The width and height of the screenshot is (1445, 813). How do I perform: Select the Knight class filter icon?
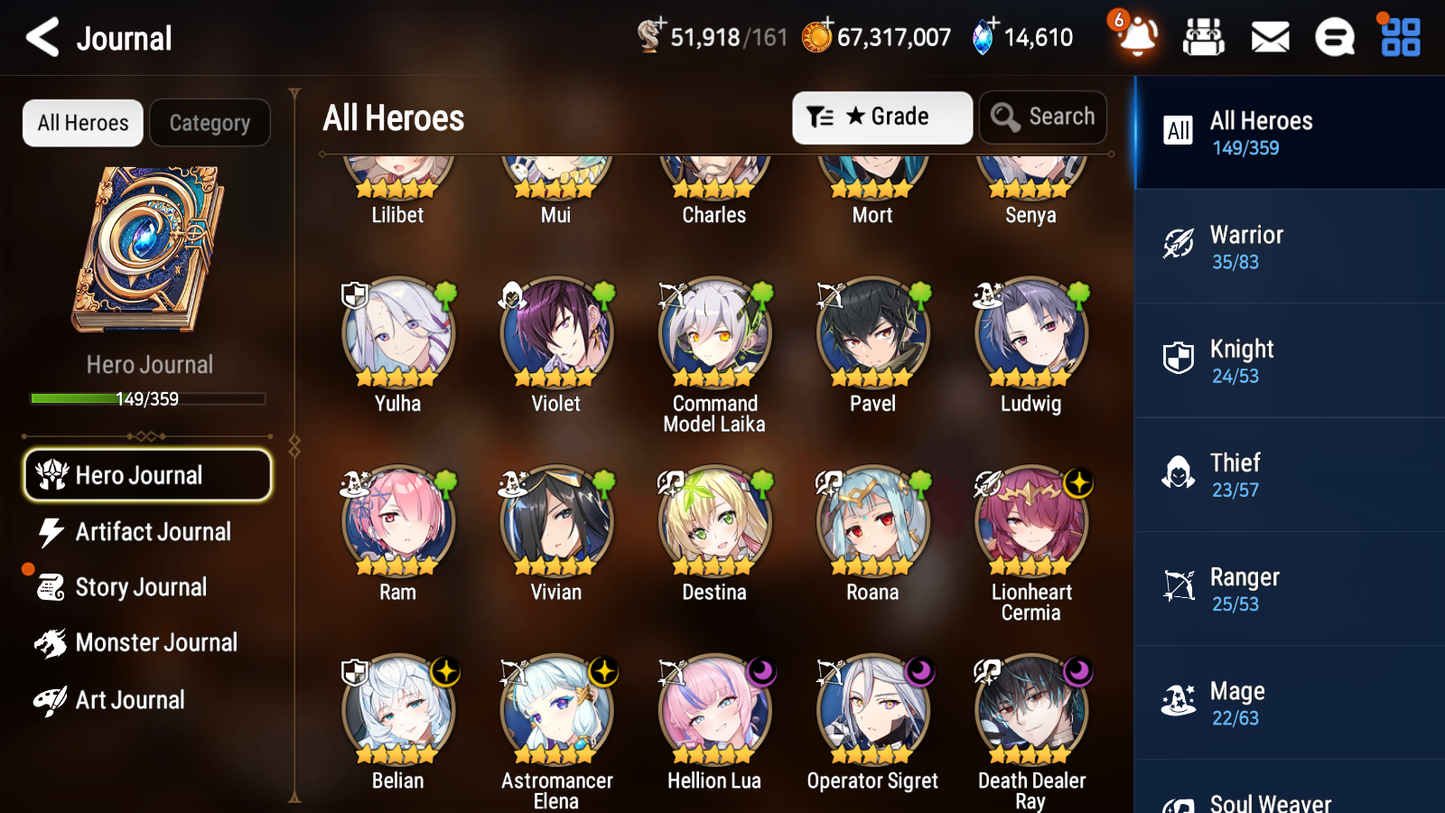click(1179, 357)
